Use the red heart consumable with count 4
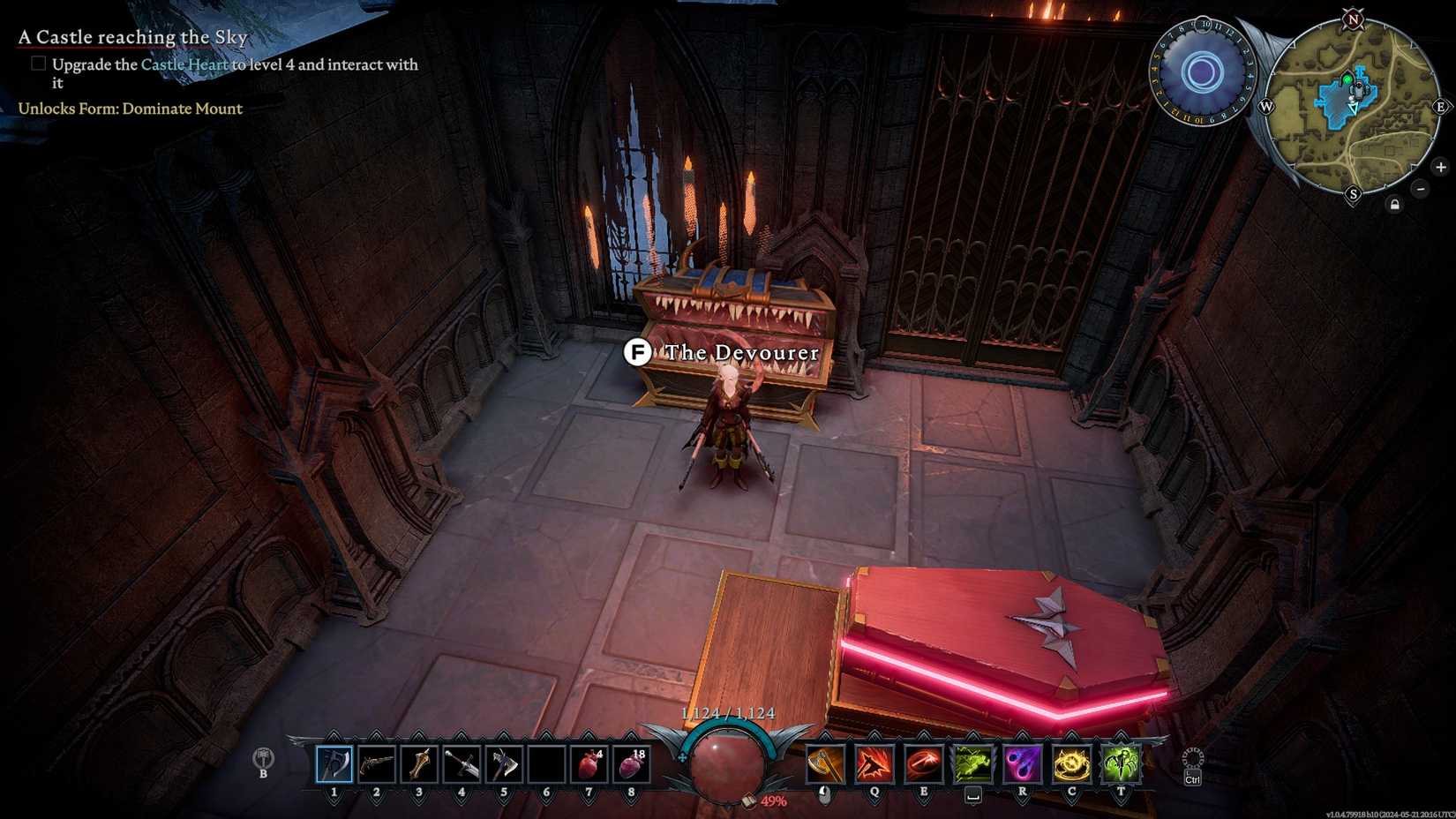1456x819 pixels. (x=589, y=763)
